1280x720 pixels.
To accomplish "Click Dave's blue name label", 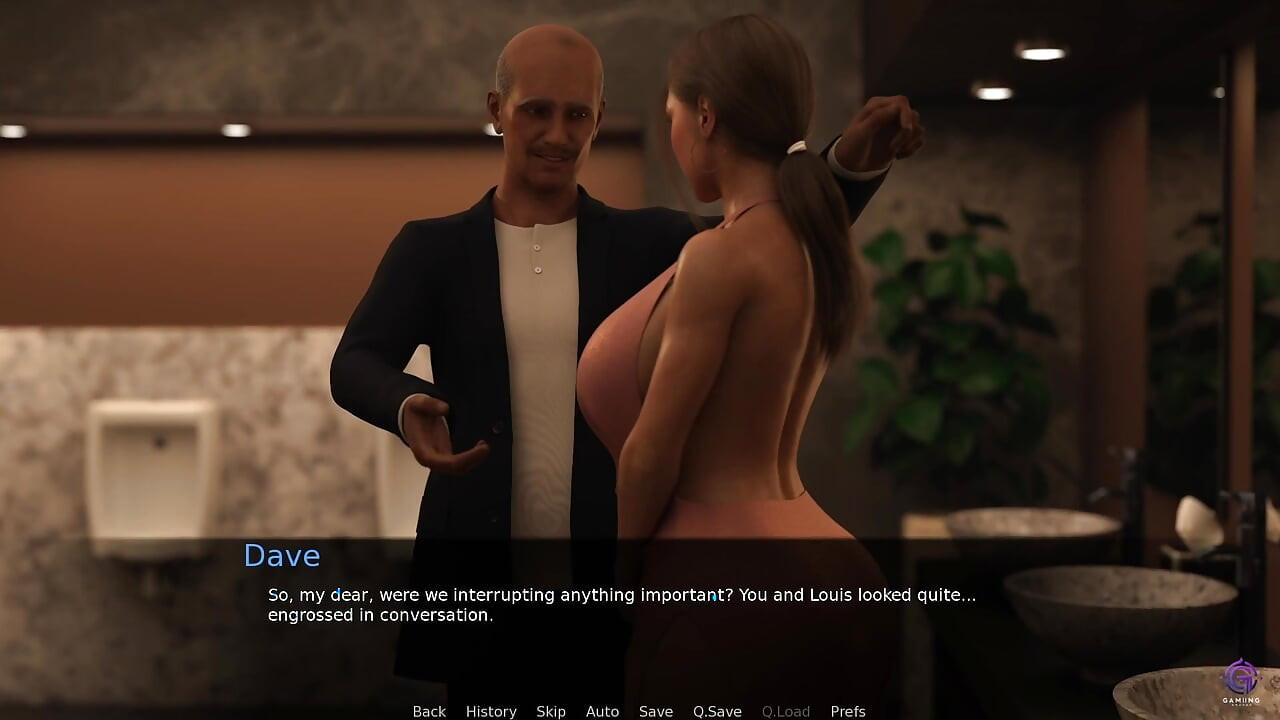I will point(281,556).
